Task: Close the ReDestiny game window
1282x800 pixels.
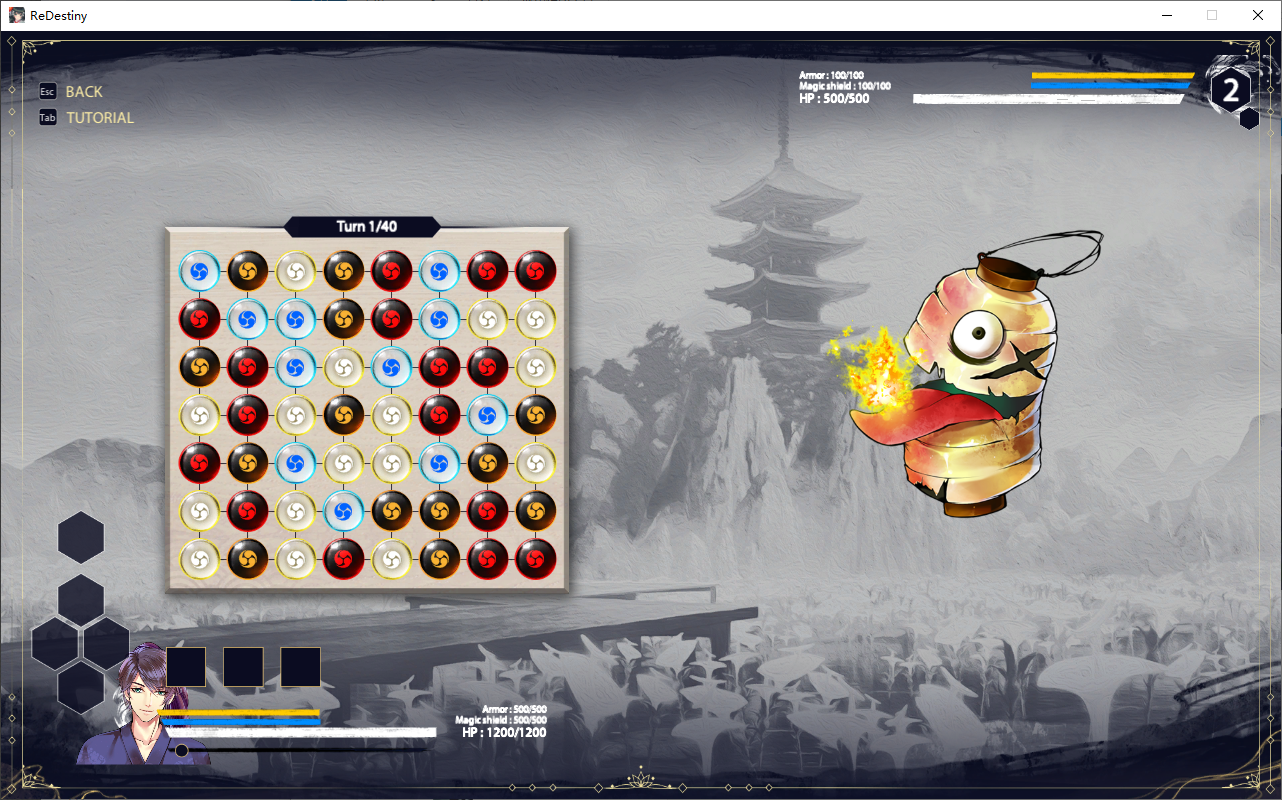Action: (x=1258, y=15)
